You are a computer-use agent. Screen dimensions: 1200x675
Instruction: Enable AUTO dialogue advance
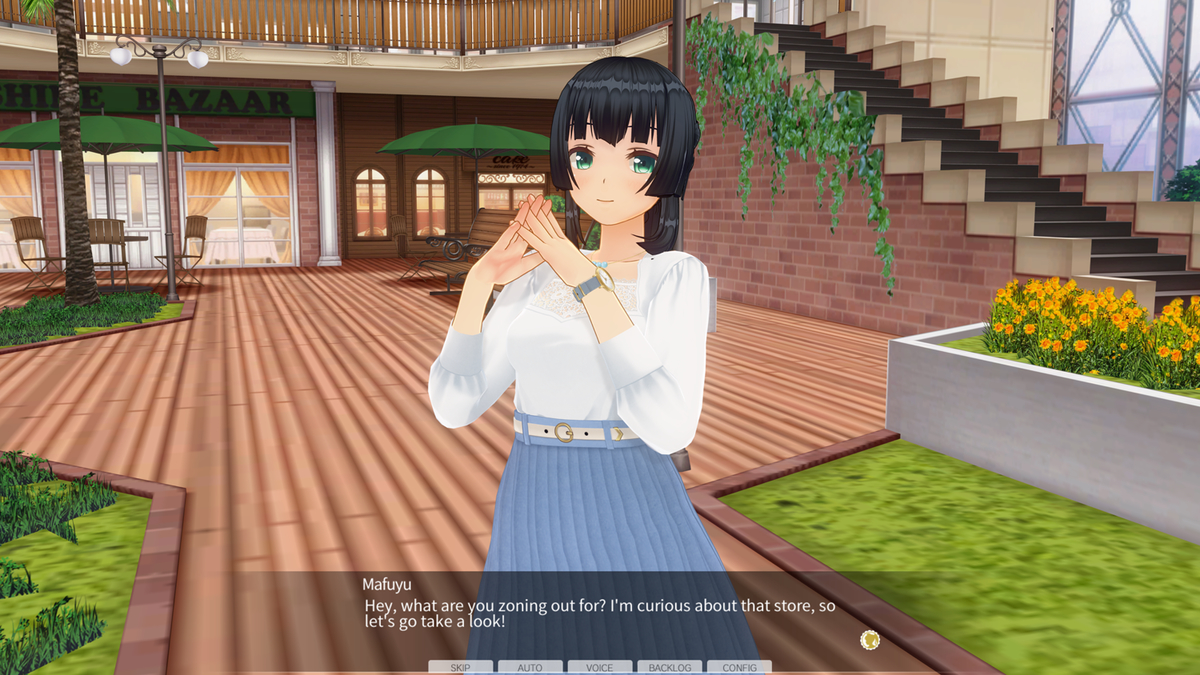(530, 667)
